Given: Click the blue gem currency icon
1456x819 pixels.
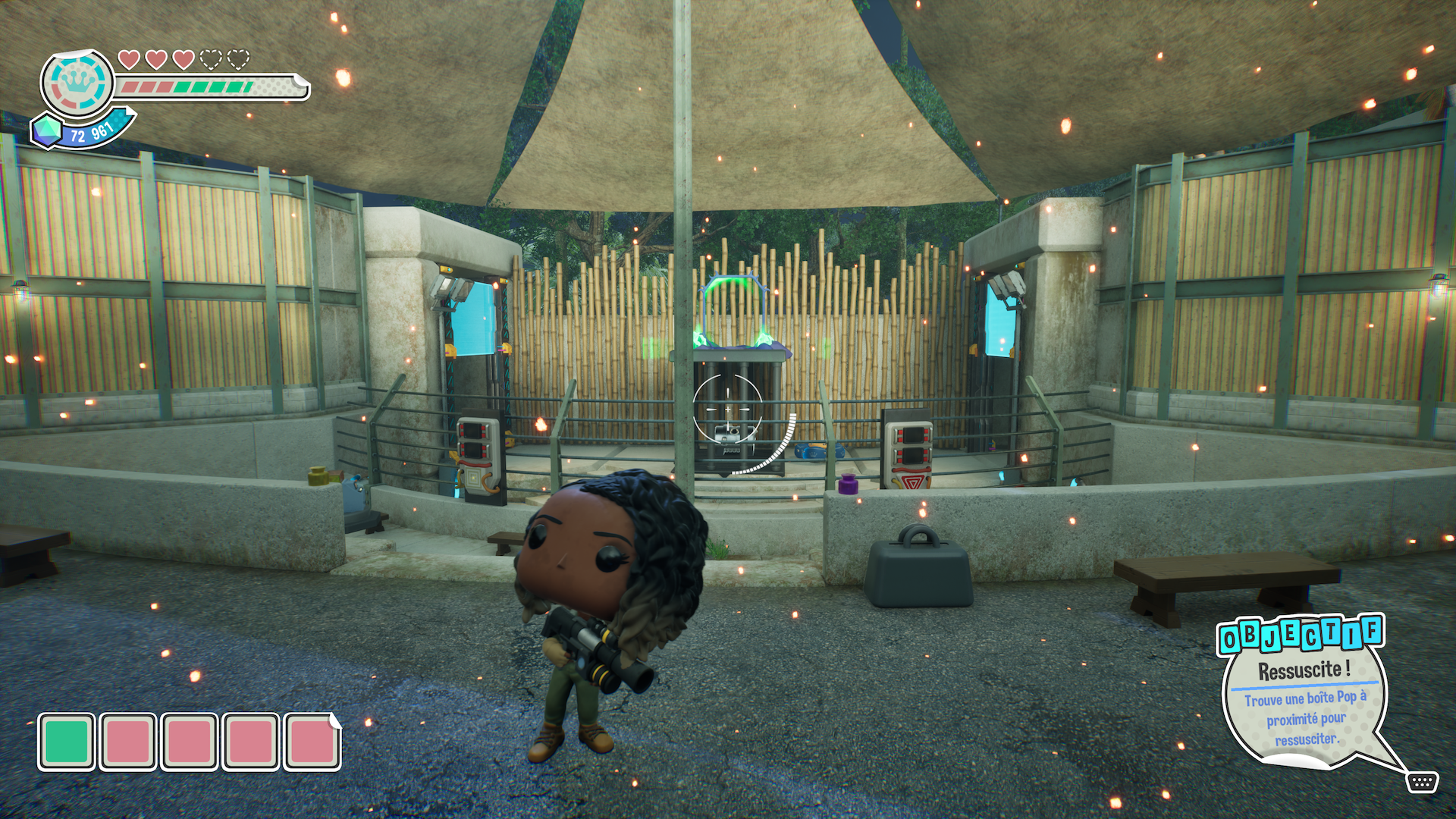Looking at the screenshot, I should 46,130.
